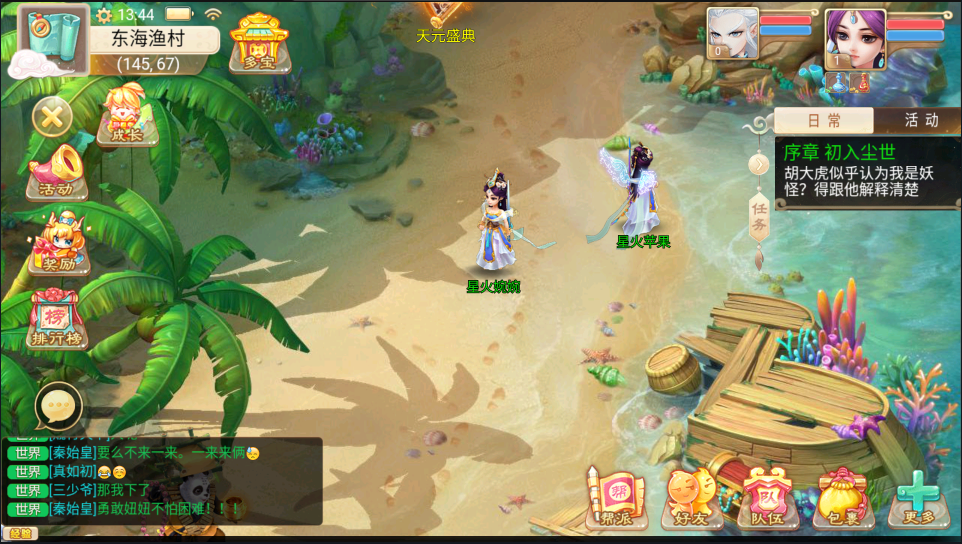Select the purple-haired player portrait
Viewport: 962px width, 544px height.
click(854, 38)
